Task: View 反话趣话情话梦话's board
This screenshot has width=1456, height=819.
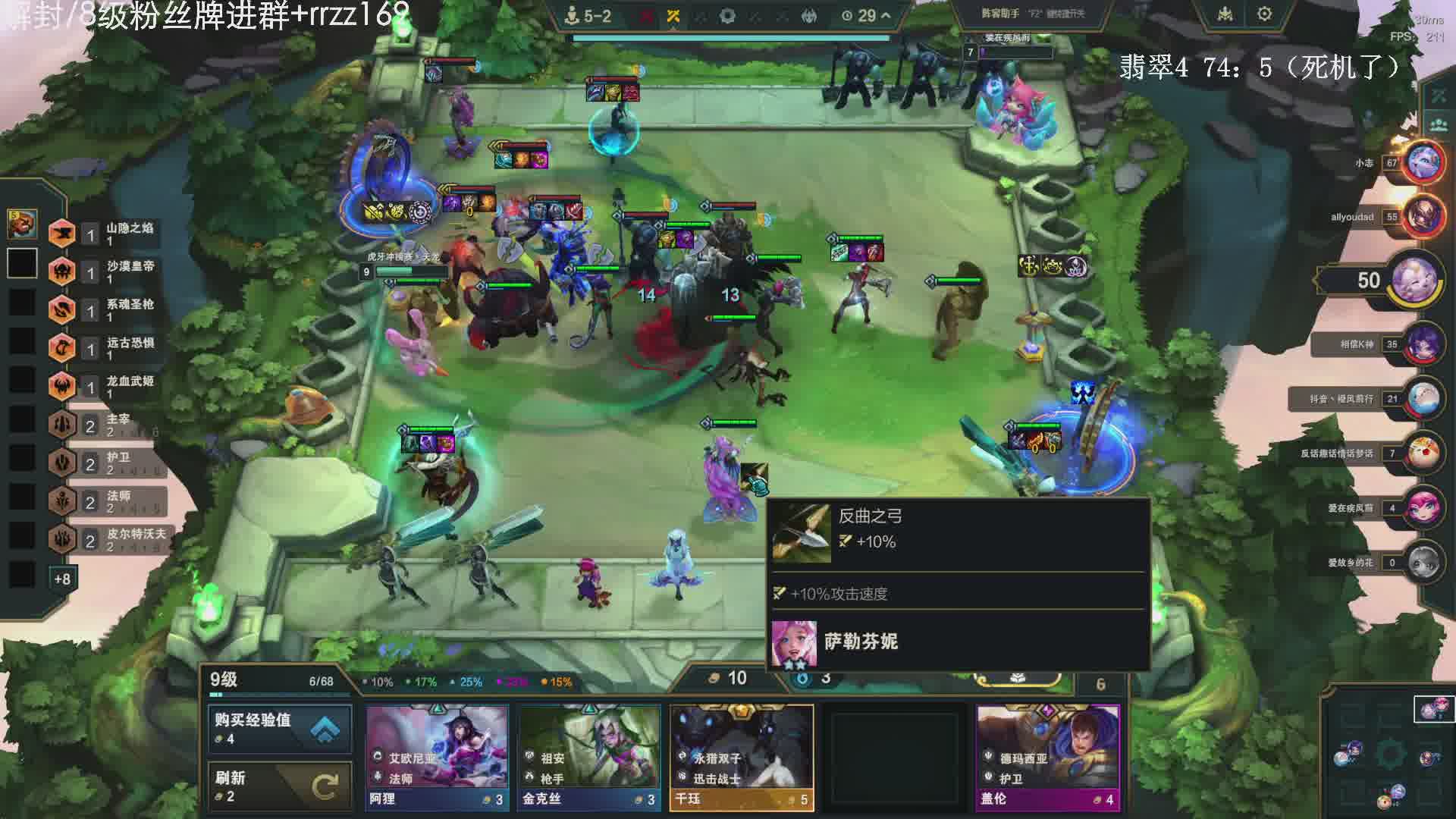Action: pos(1422,453)
